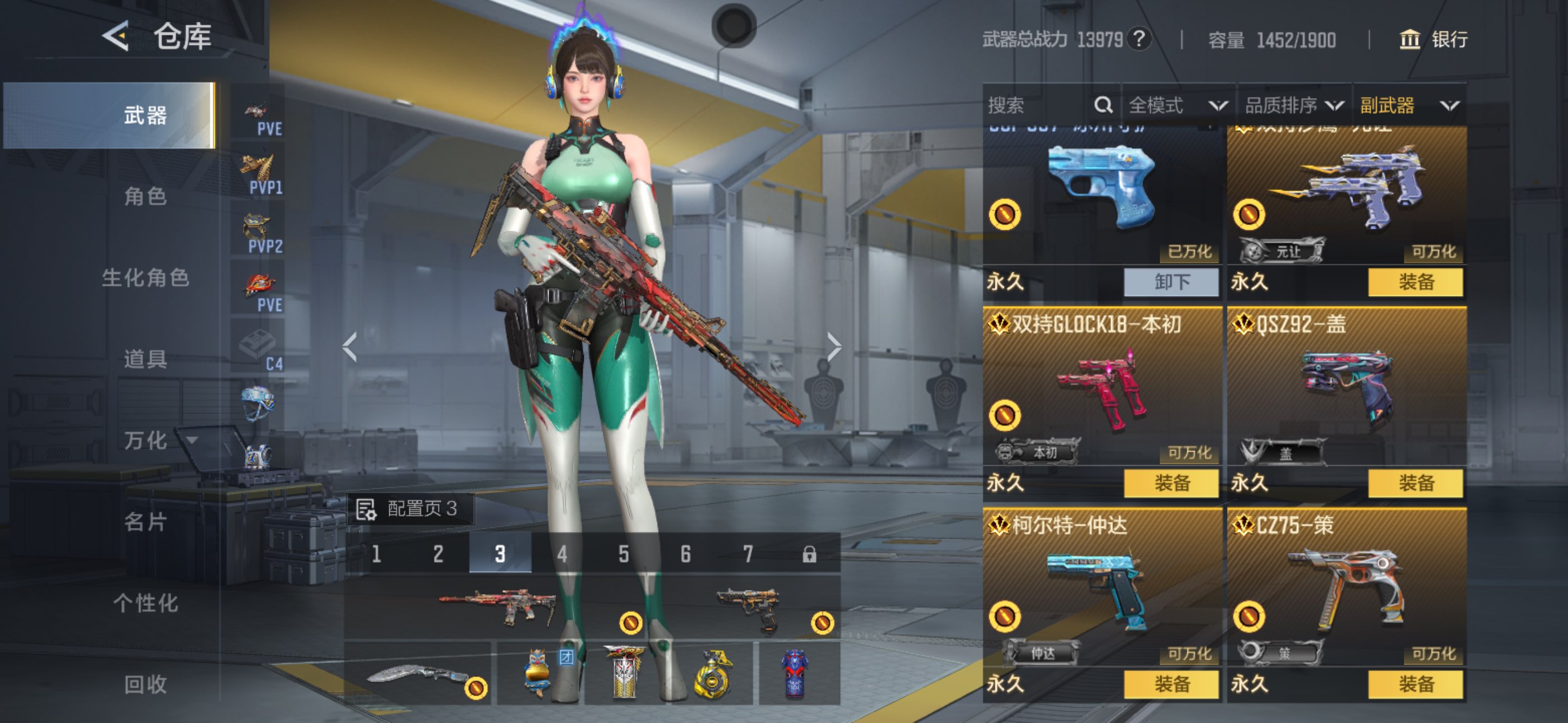Equip the CZ75-策 pistol
The width and height of the screenshot is (1568, 723).
coord(1415,684)
